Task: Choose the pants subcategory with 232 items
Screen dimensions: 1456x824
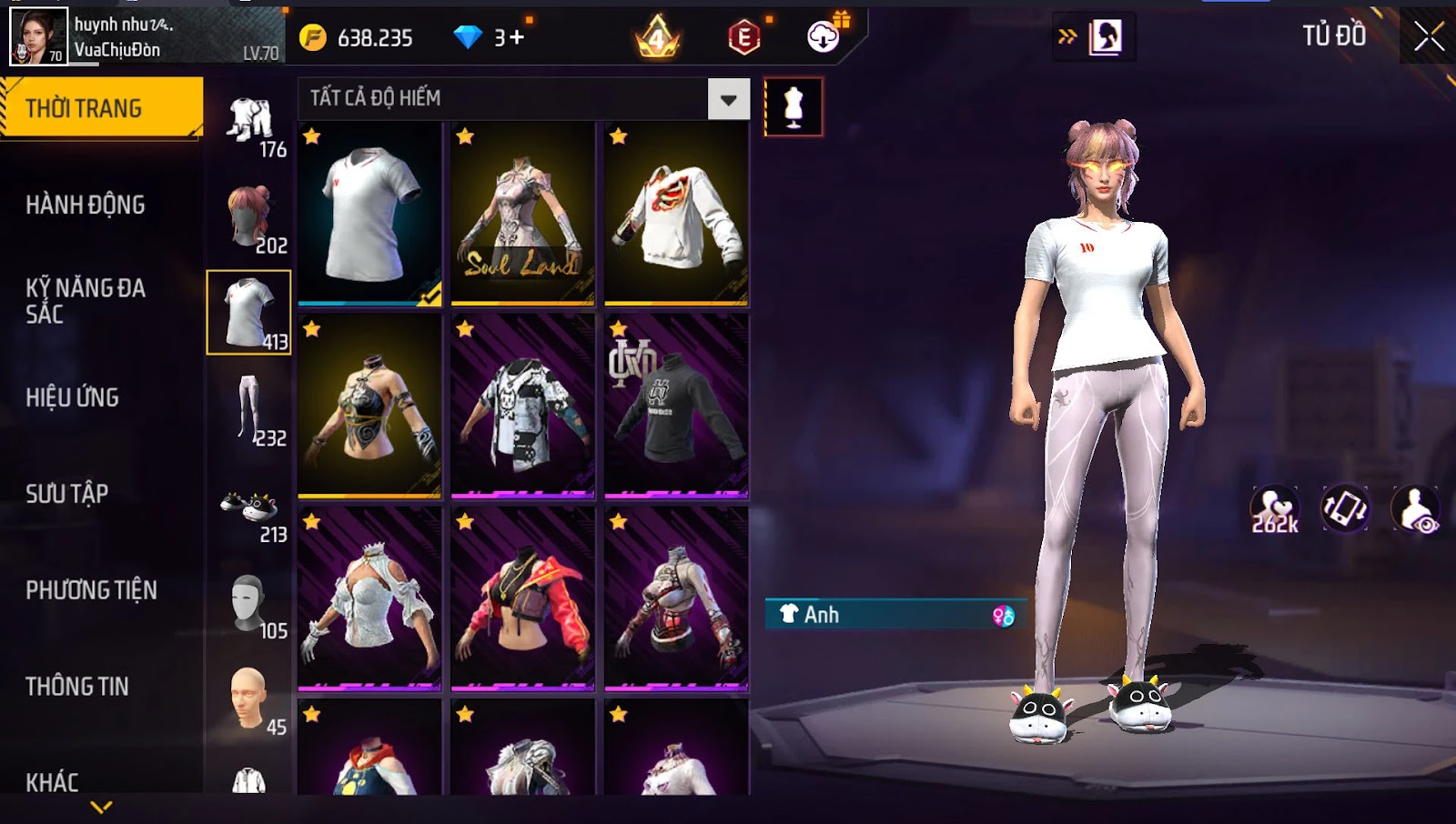Action: click(249, 409)
